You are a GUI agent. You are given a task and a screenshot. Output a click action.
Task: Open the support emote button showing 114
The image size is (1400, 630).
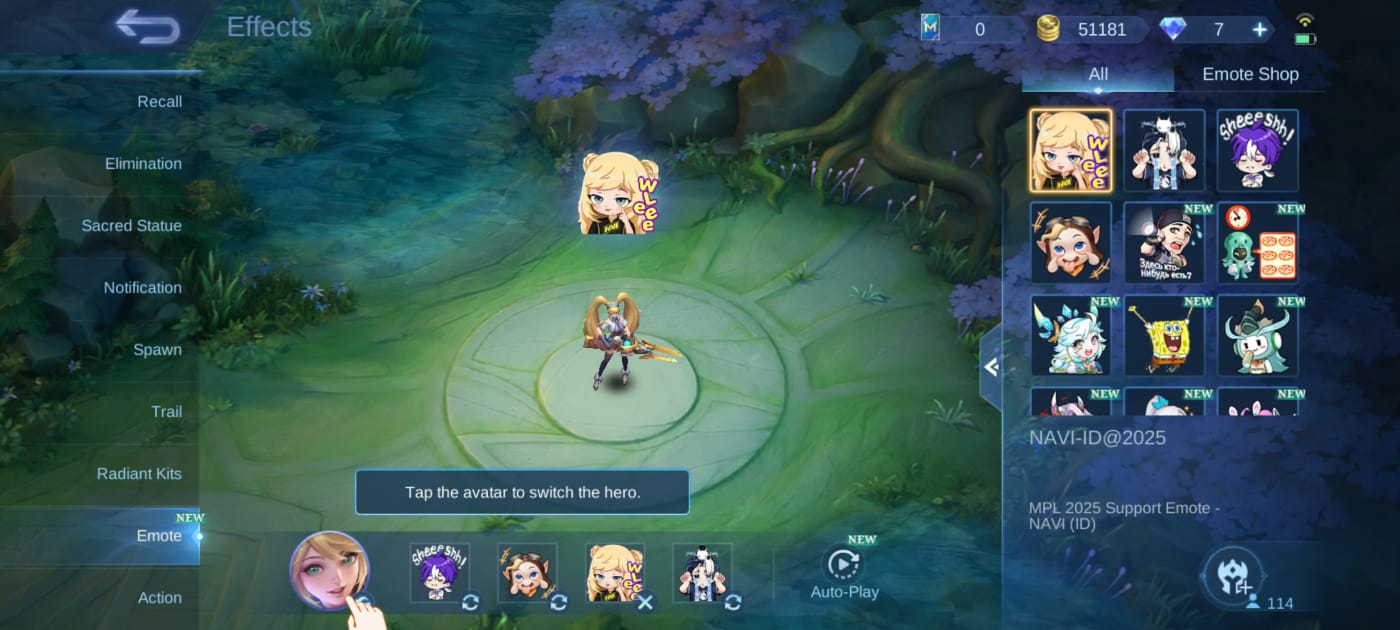pyautogui.click(x=1233, y=577)
